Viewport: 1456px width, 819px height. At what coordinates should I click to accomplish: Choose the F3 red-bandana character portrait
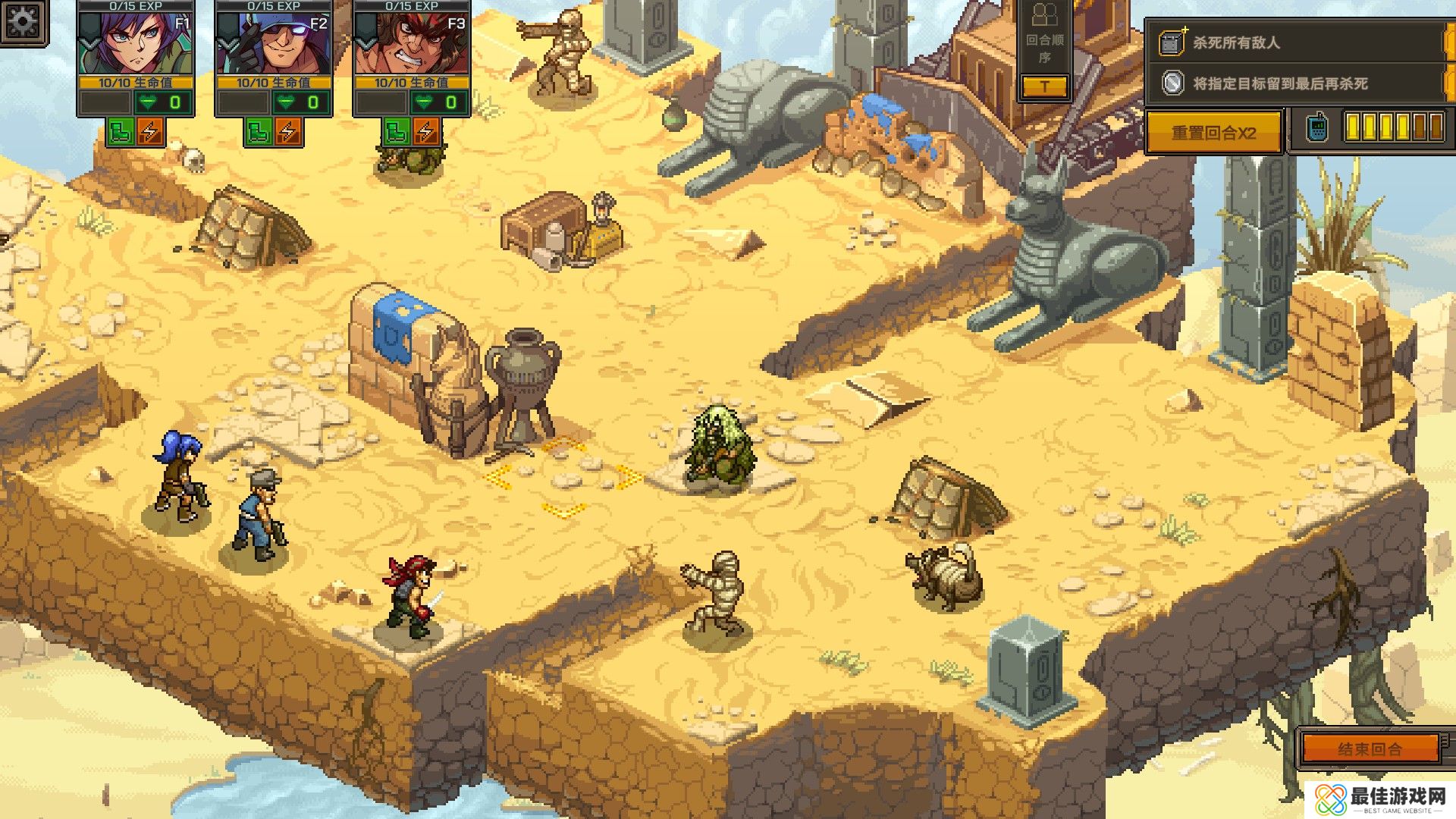tap(412, 44)
